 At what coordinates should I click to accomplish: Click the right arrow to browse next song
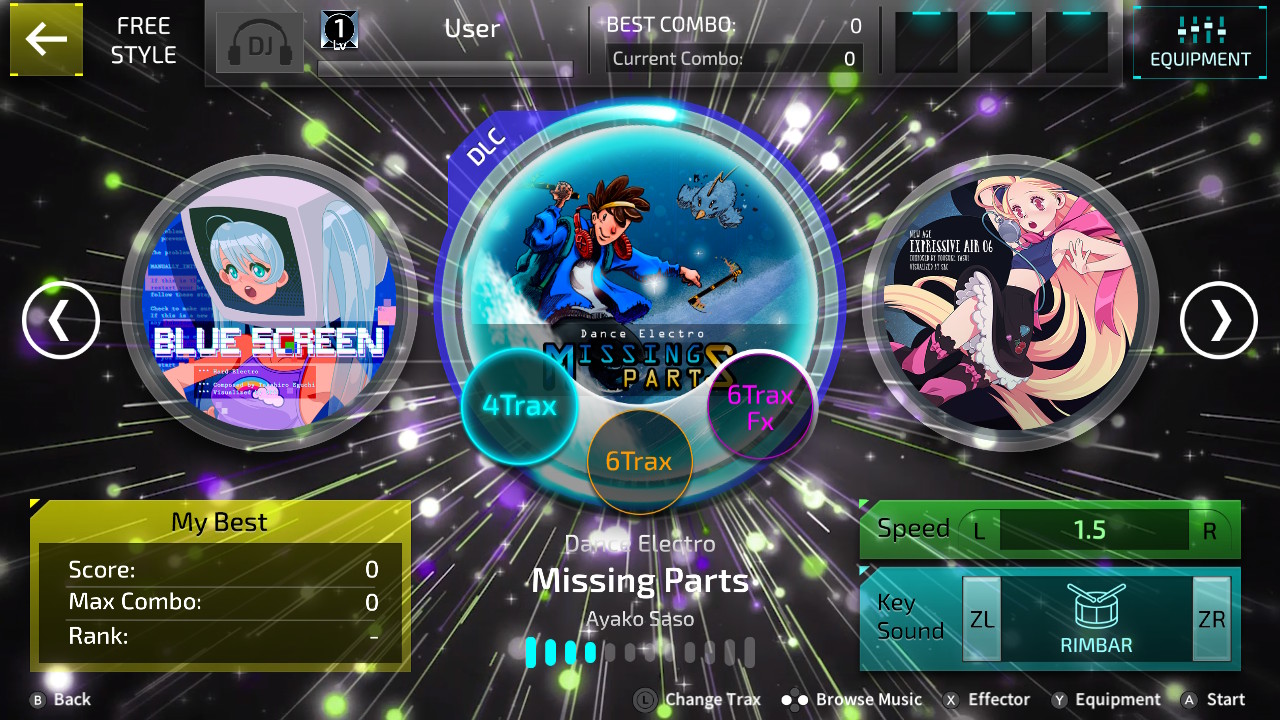[1218, 320]
